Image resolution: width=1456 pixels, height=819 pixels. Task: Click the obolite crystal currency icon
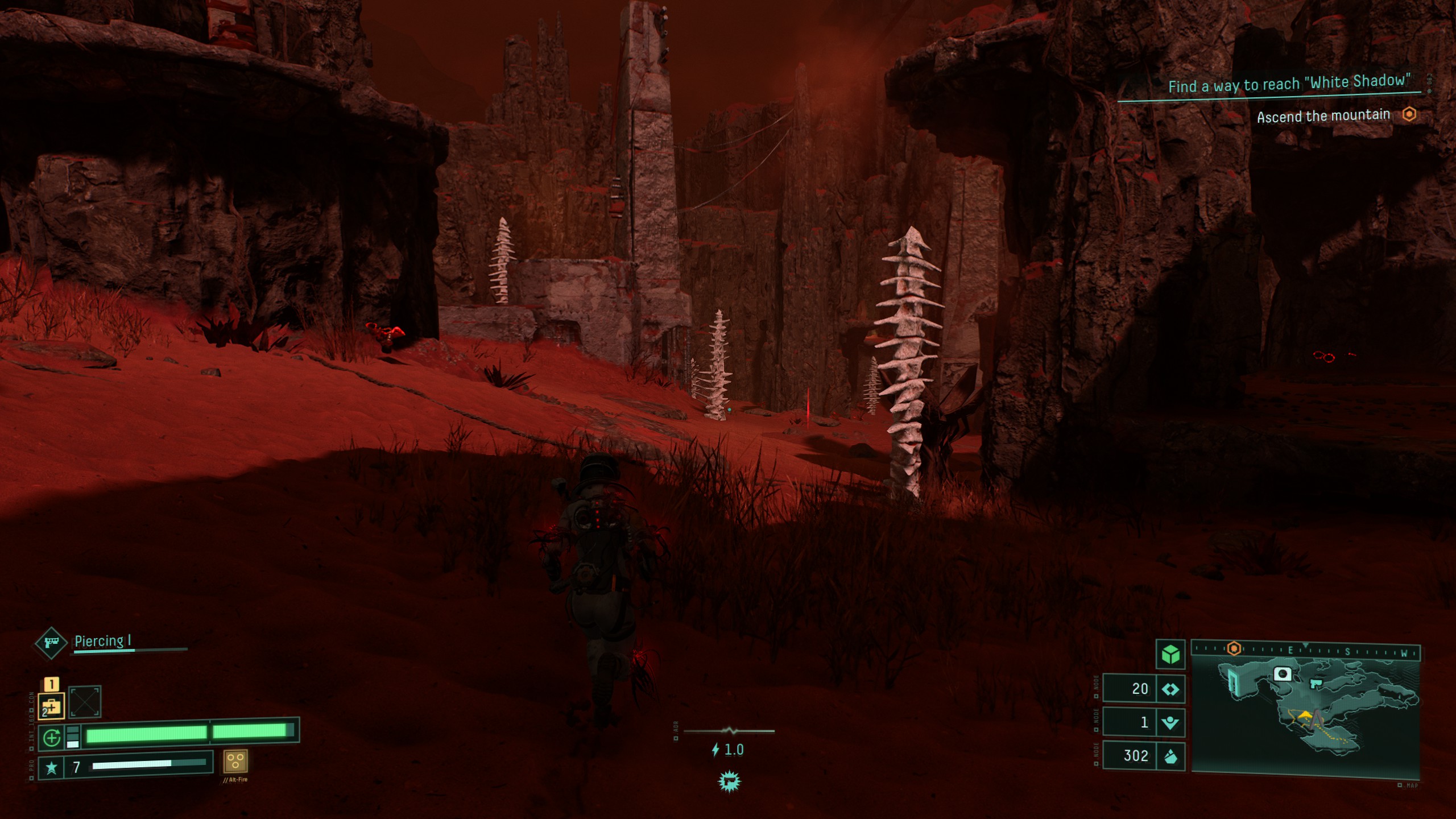pyautogui.click(x=1170, y=756)
